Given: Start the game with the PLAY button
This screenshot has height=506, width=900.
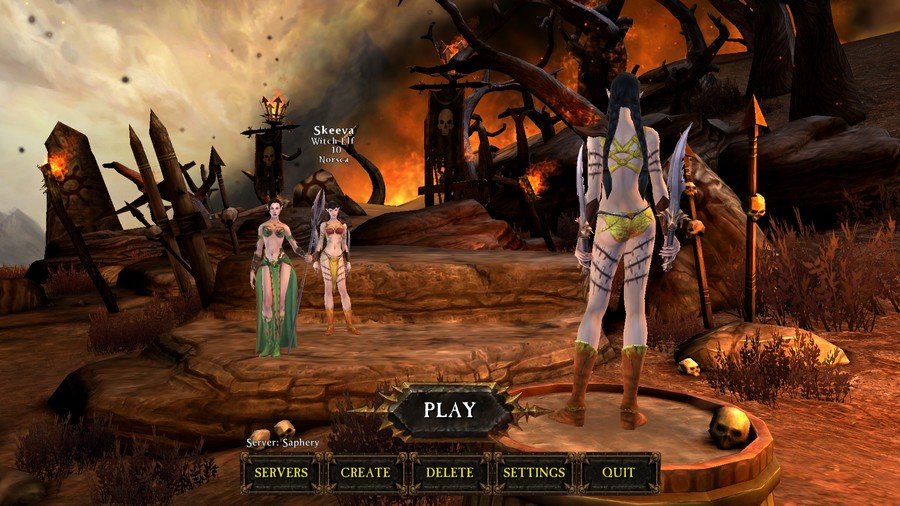Looking at the screenshot, I should pyautogui.click(x=449, y=409).
